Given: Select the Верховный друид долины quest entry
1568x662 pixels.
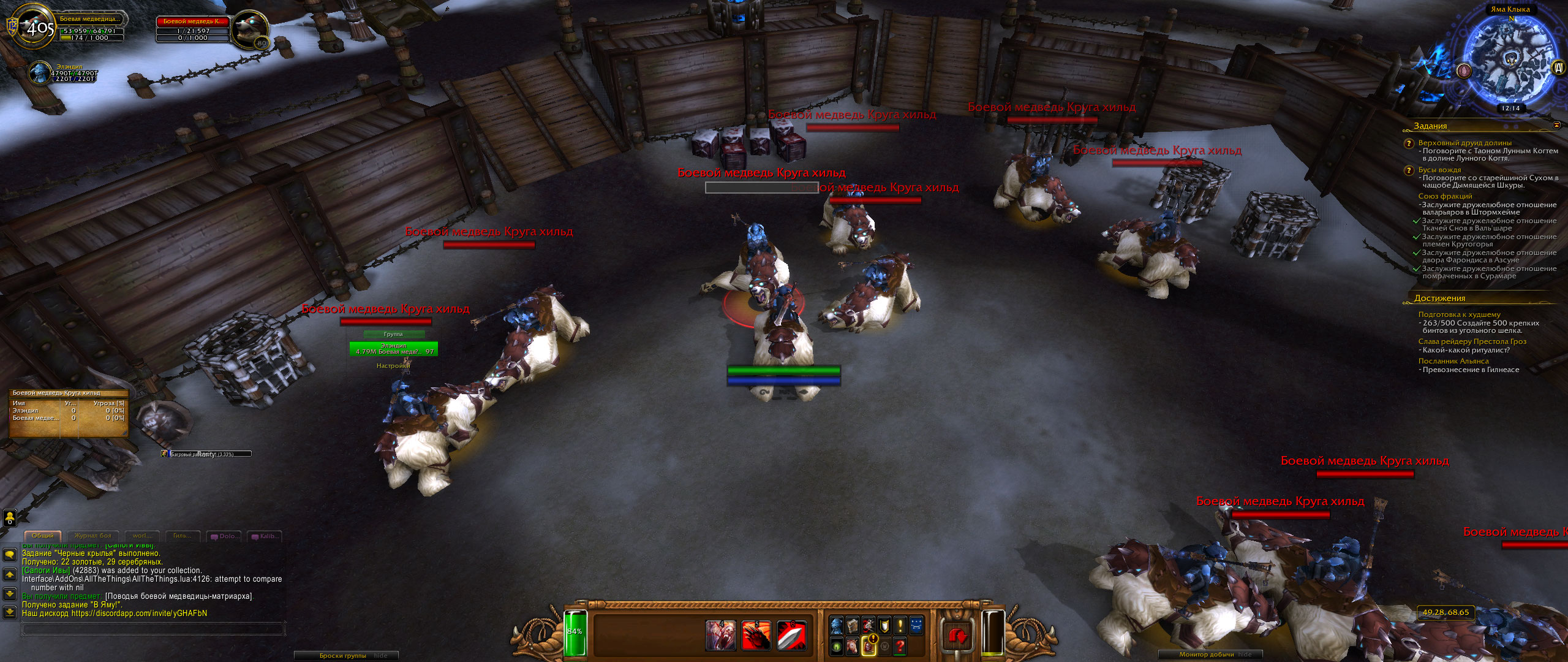Looking at the screenshot, I should 1464,143.
